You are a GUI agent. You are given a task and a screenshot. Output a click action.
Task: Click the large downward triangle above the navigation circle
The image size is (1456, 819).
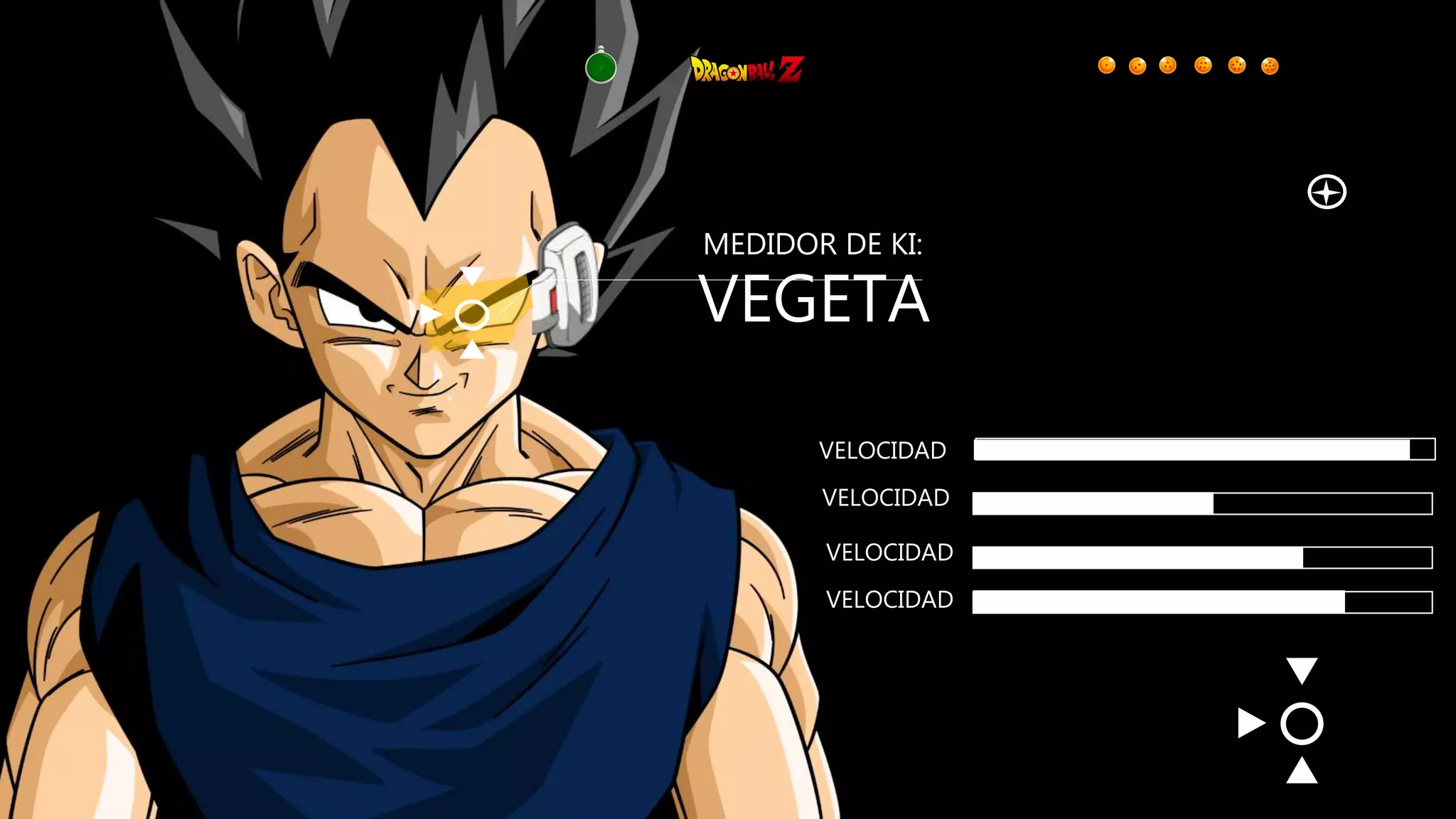tap(1302, 670)
